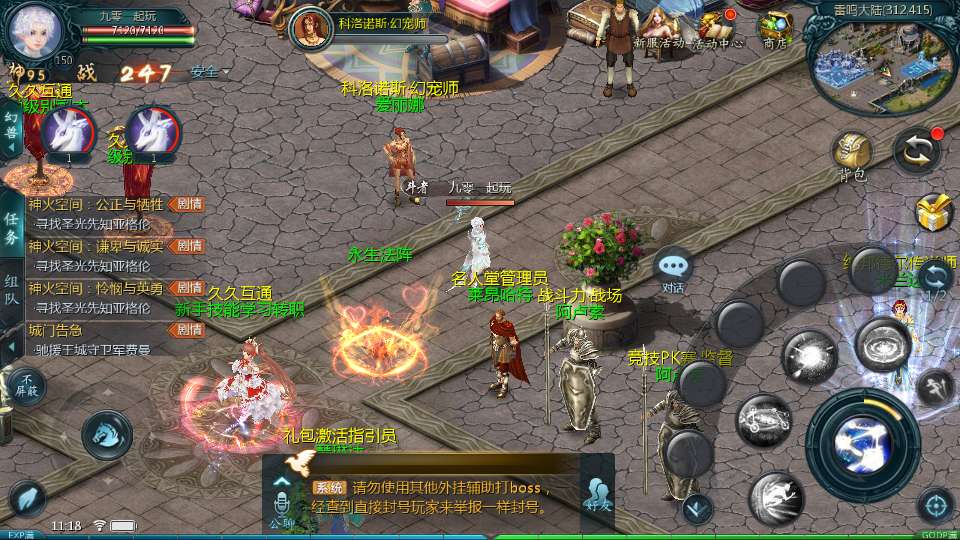Tap the swap arrows button with red dot
The image size is (960, 540).
pyautogui.click(x=916, y=151)
